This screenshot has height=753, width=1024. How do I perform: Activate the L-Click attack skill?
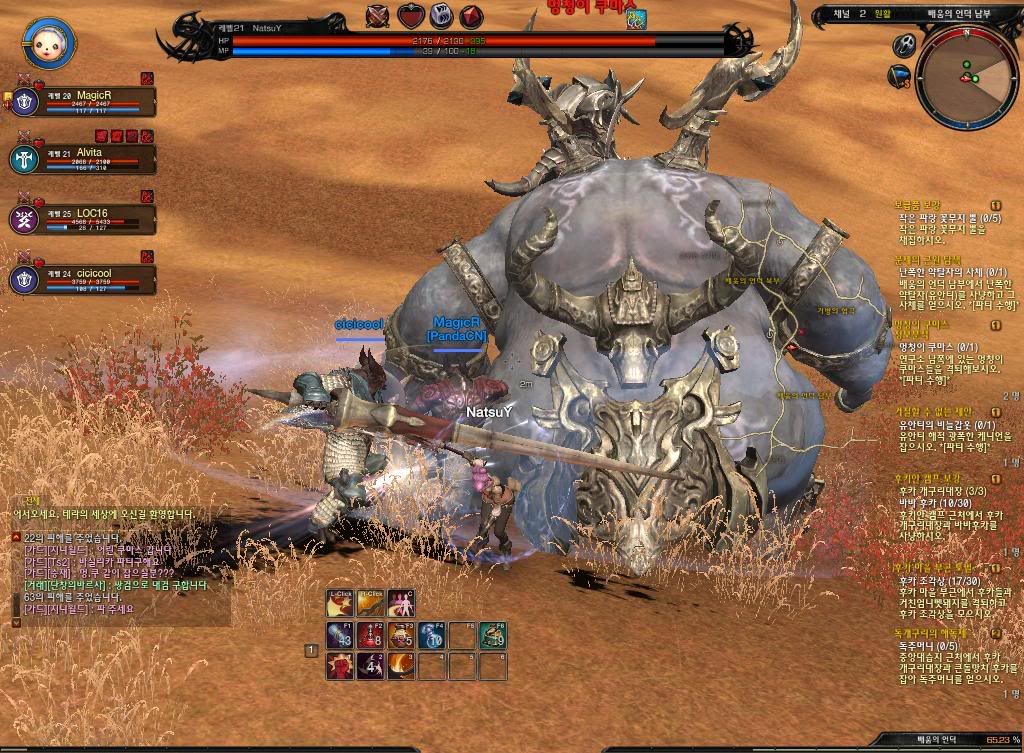point(341,603)
